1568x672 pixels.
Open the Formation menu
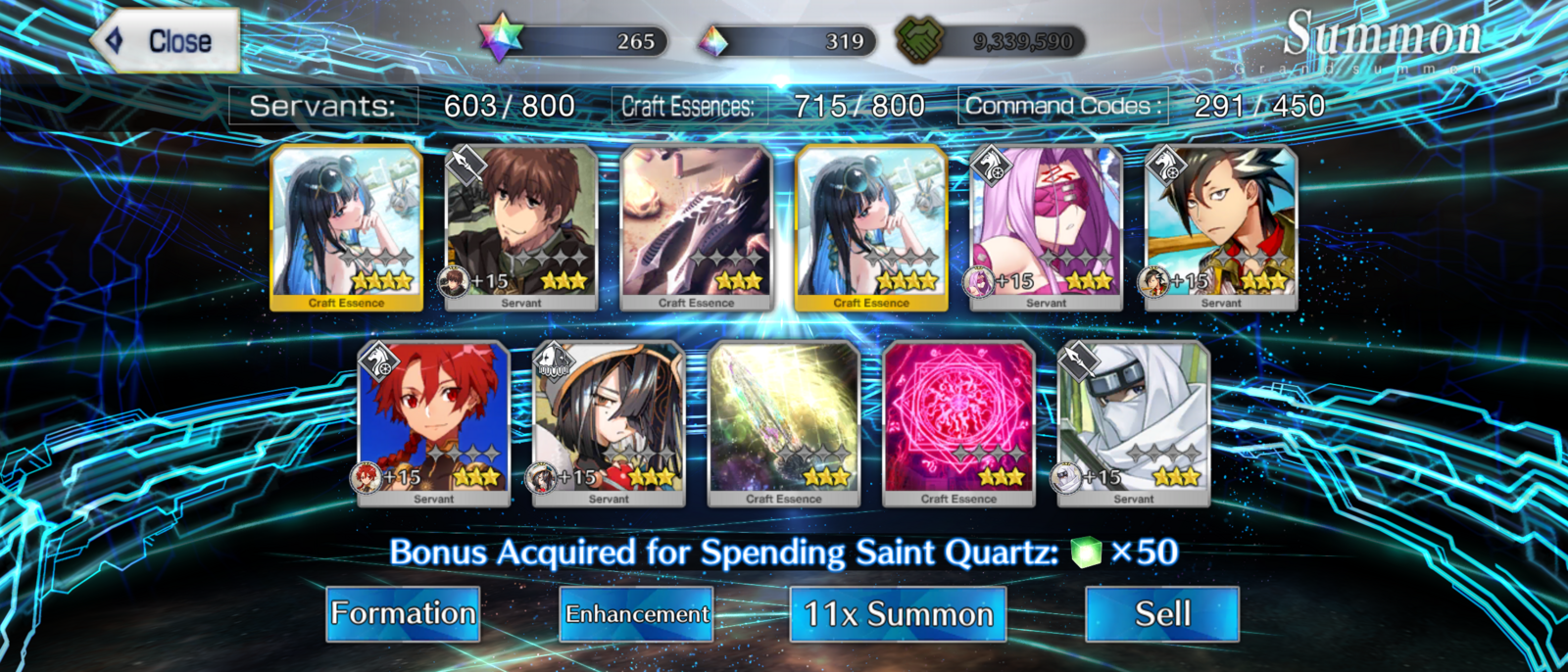403,614
